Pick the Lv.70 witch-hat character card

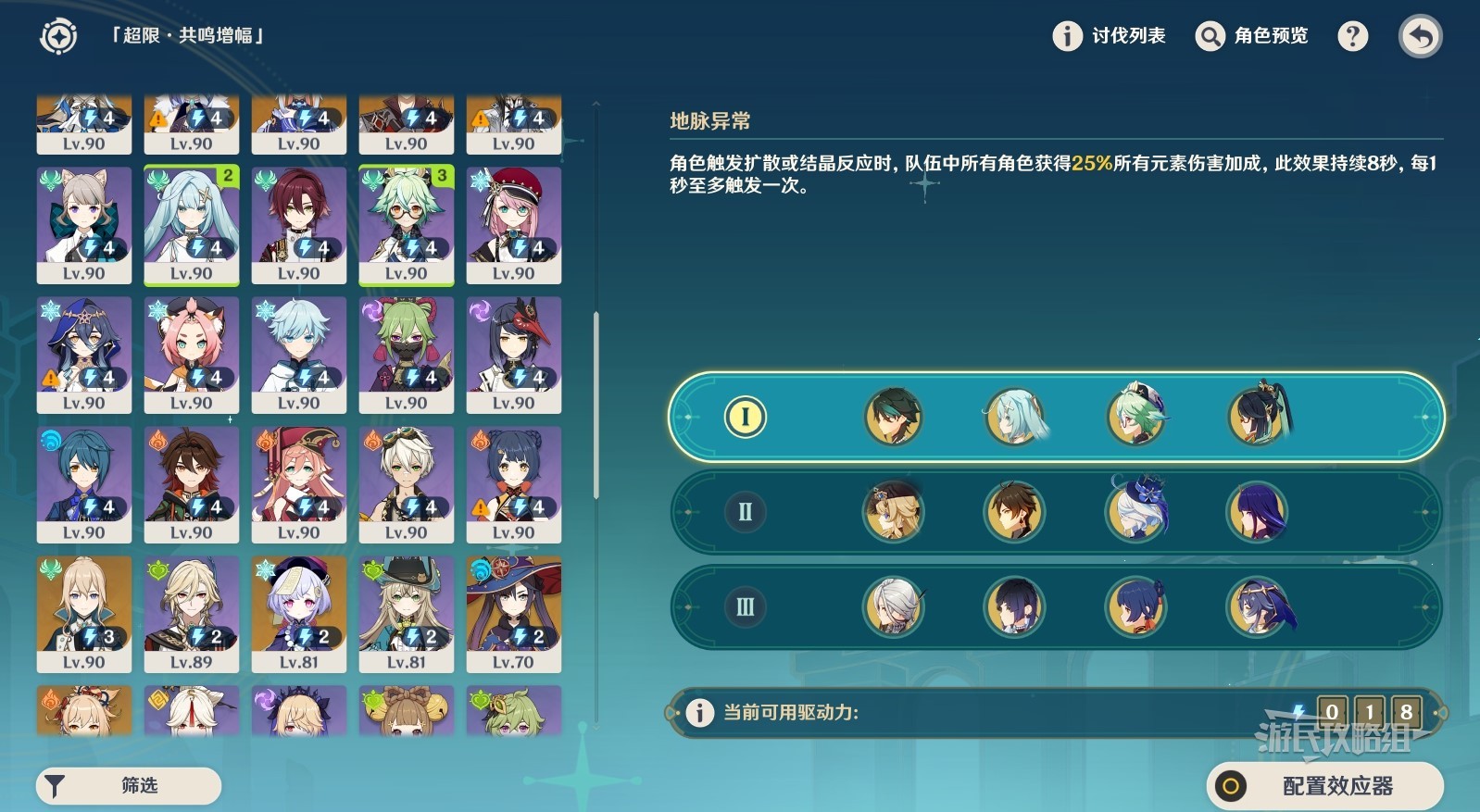pyautogui.click(x=513, y=613)
